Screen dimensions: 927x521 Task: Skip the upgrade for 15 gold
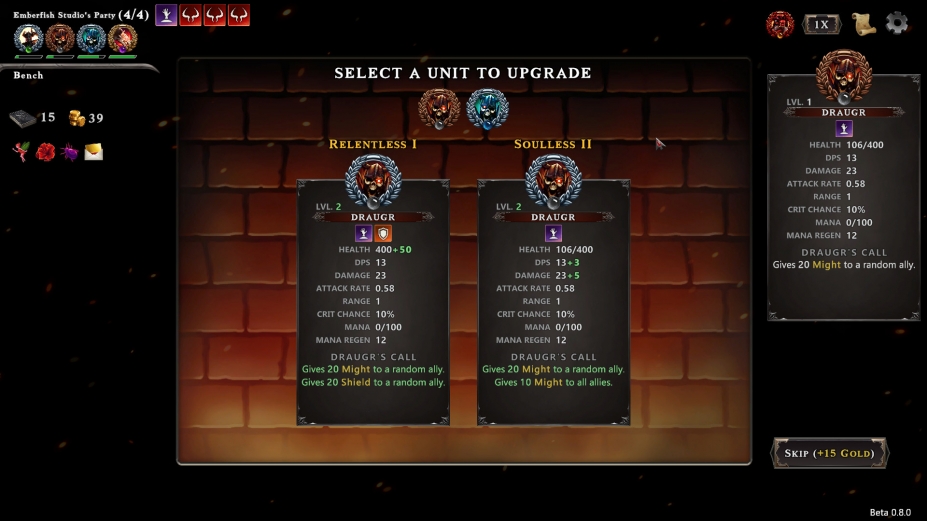pyautogui.click(x=829, y=453)
